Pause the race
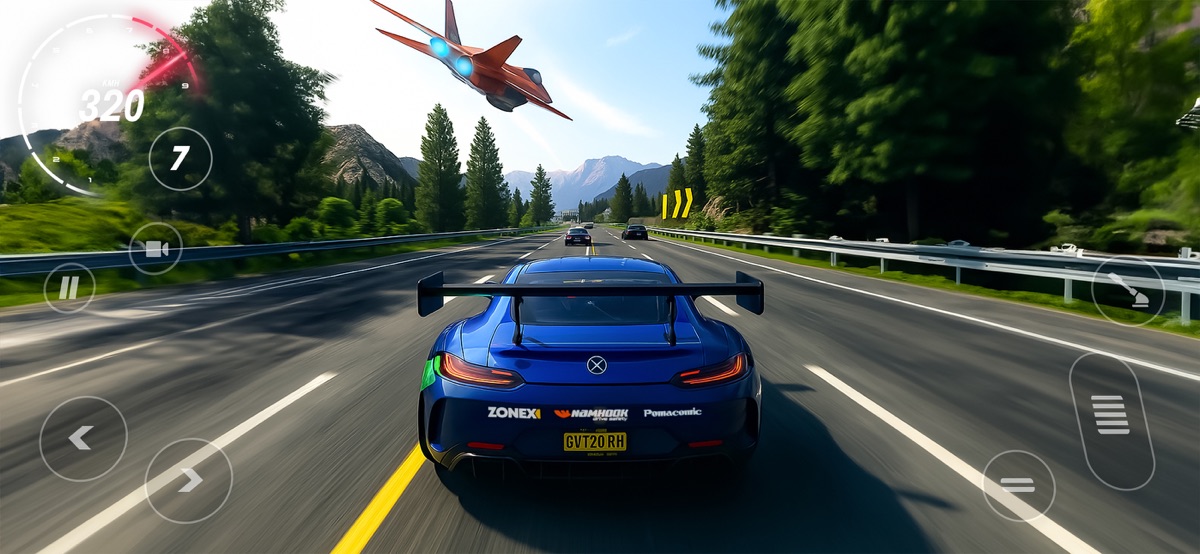Viewport: 1200px width, 554px height. [x=69, y=288]
